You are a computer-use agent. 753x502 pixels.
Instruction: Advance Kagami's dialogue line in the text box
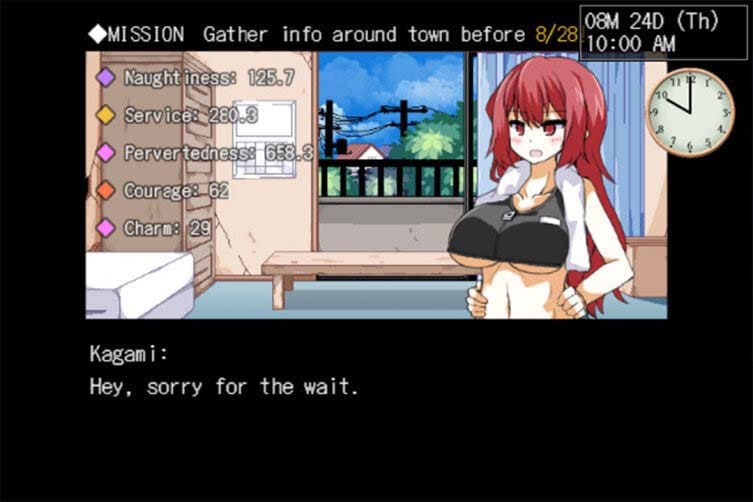[224, 386]
